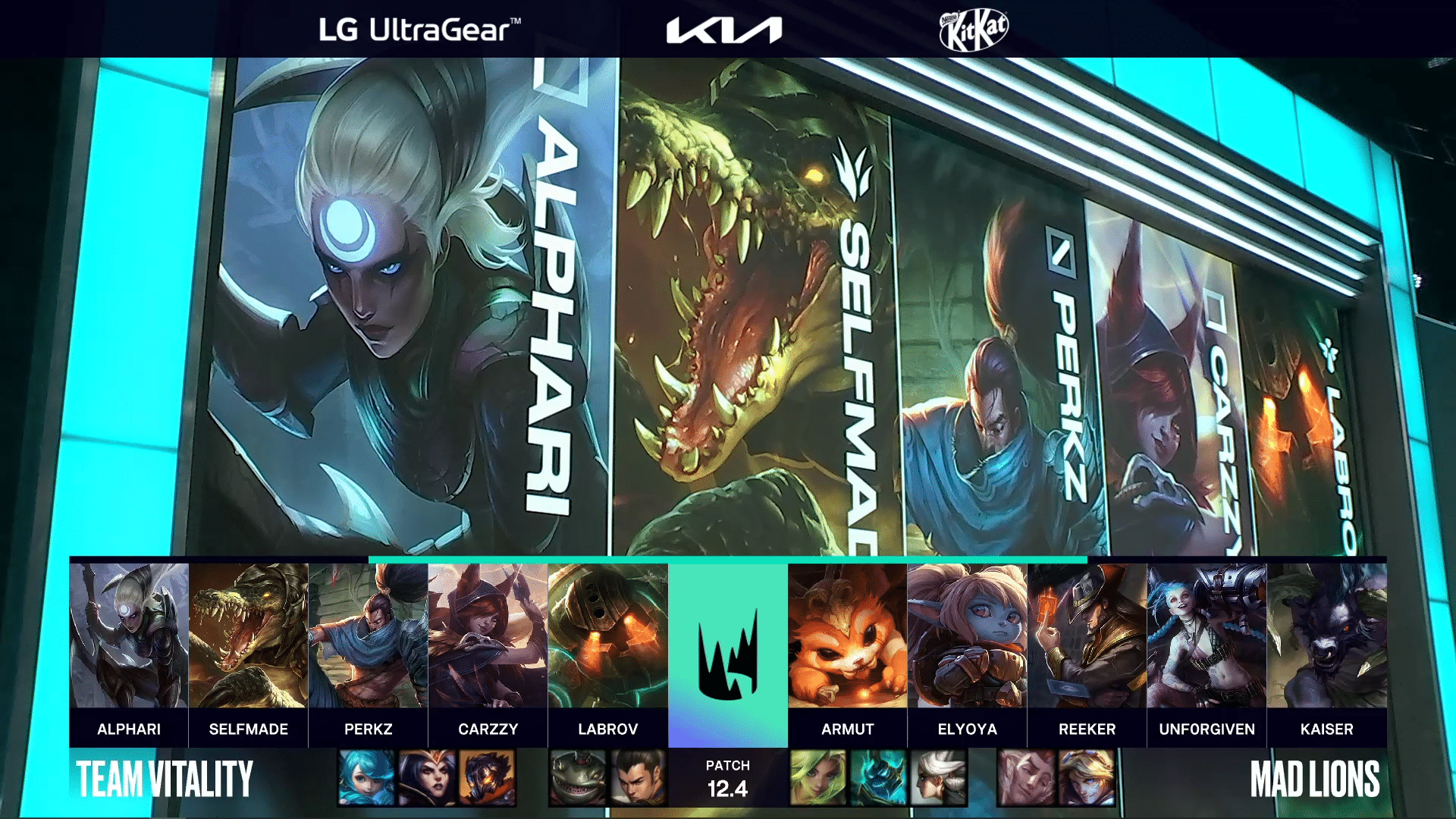Click the Tahm Kench ban icon
Viewport: 1456px width, 819px height.
(579, 777)
